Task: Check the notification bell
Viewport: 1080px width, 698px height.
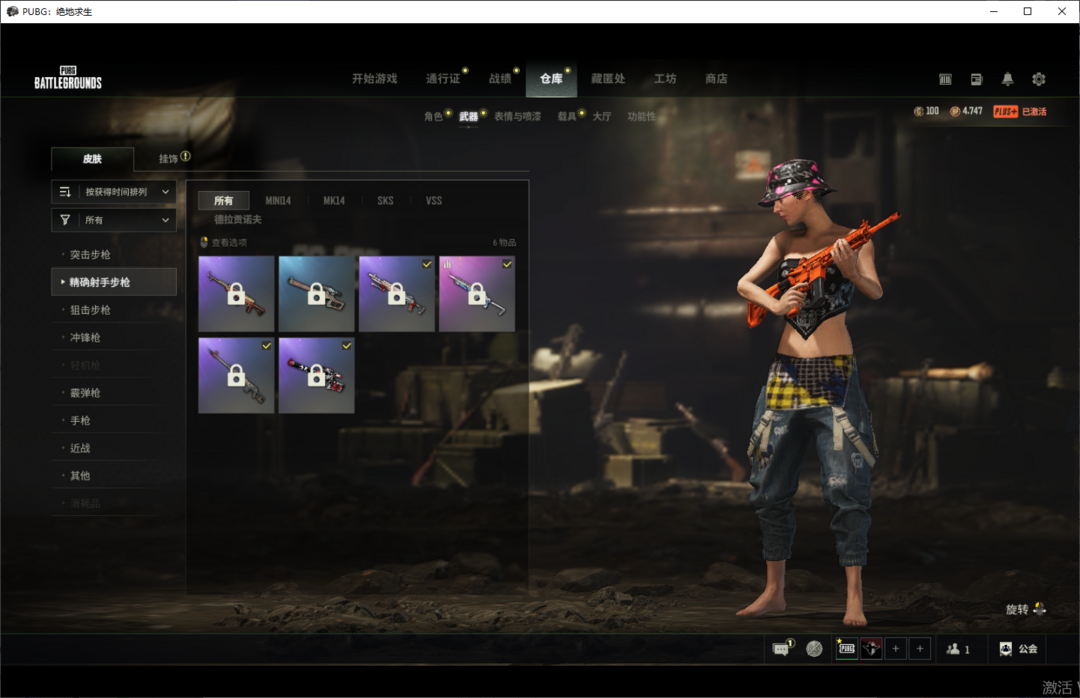Action: pos(1007,79)
